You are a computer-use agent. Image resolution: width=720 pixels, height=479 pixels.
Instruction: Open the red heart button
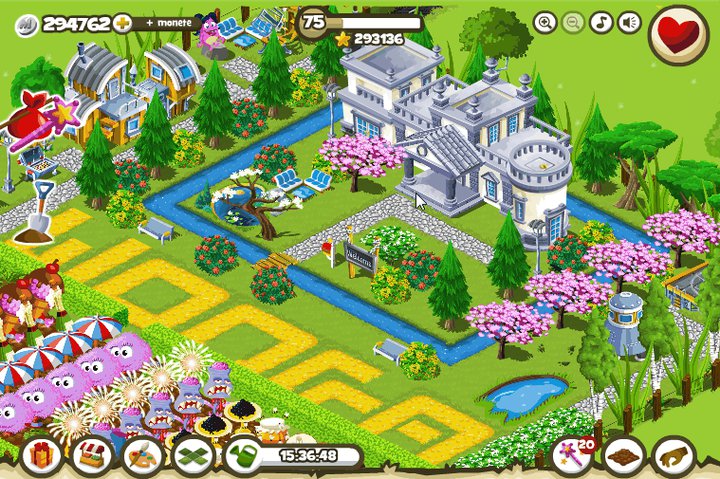(x=679, y=32)
